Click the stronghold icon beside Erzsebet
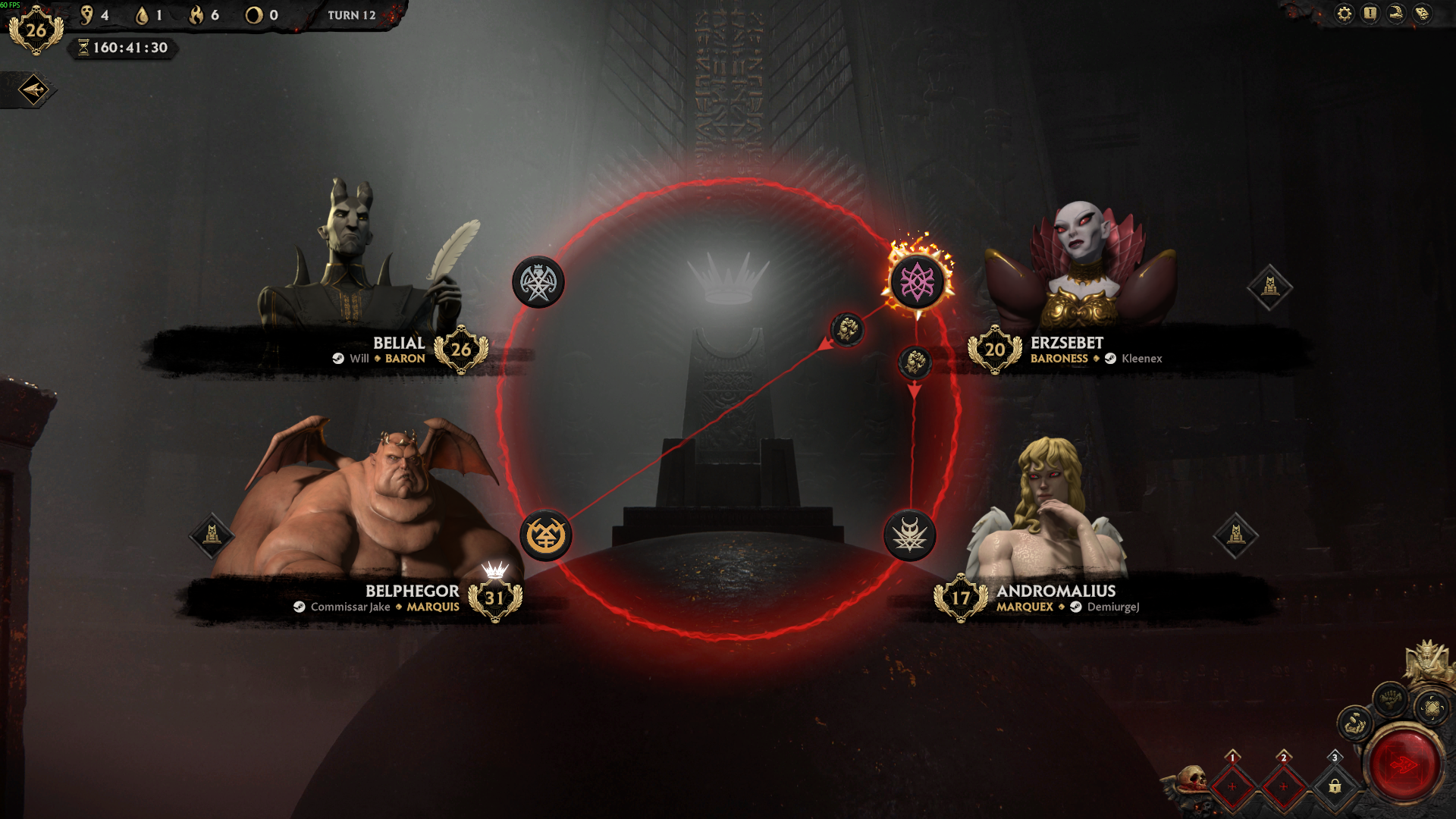 (1269, 287)
